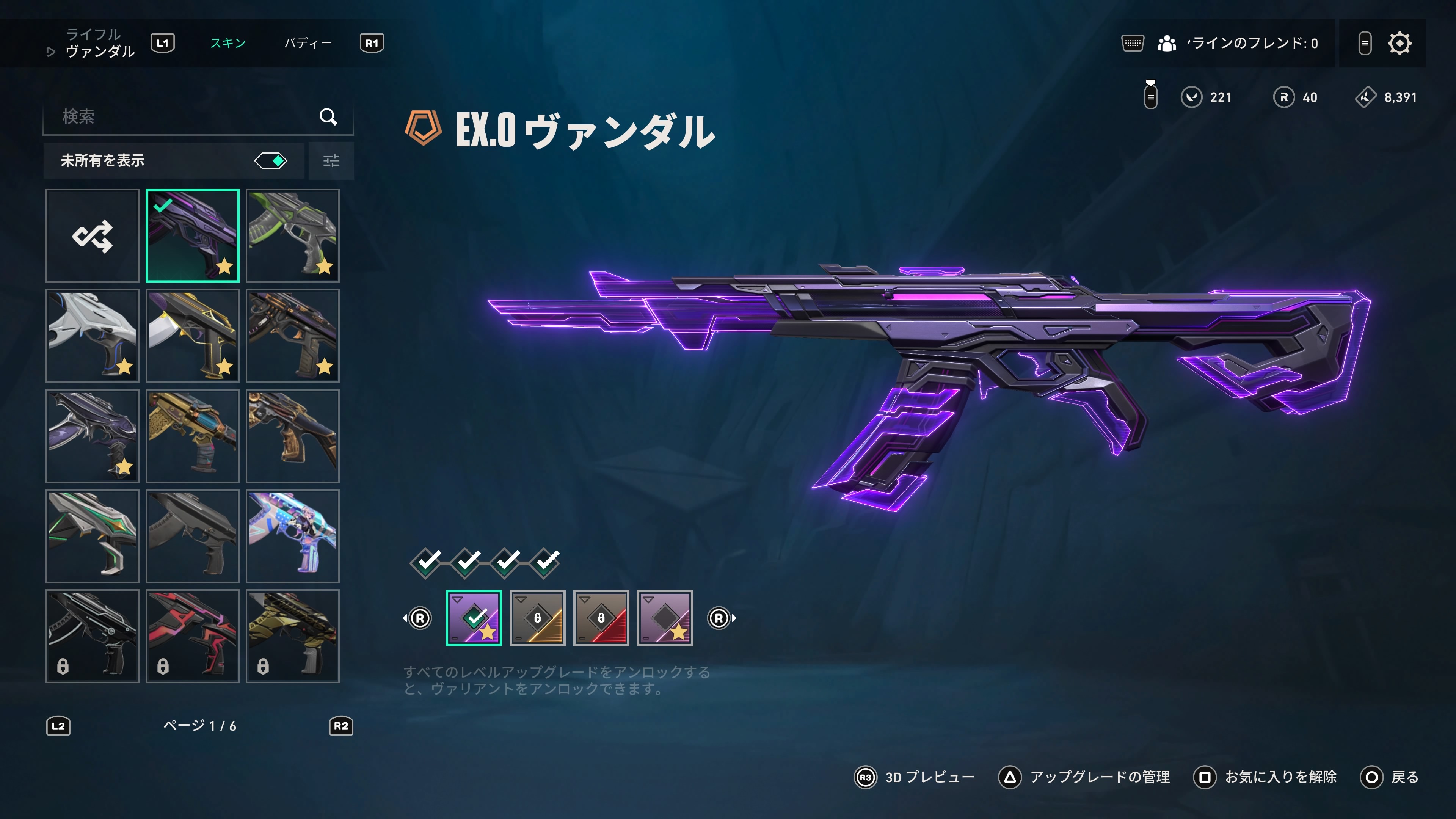Select the locked red variant swatch

pyautogui.click(x=601, y=618)
